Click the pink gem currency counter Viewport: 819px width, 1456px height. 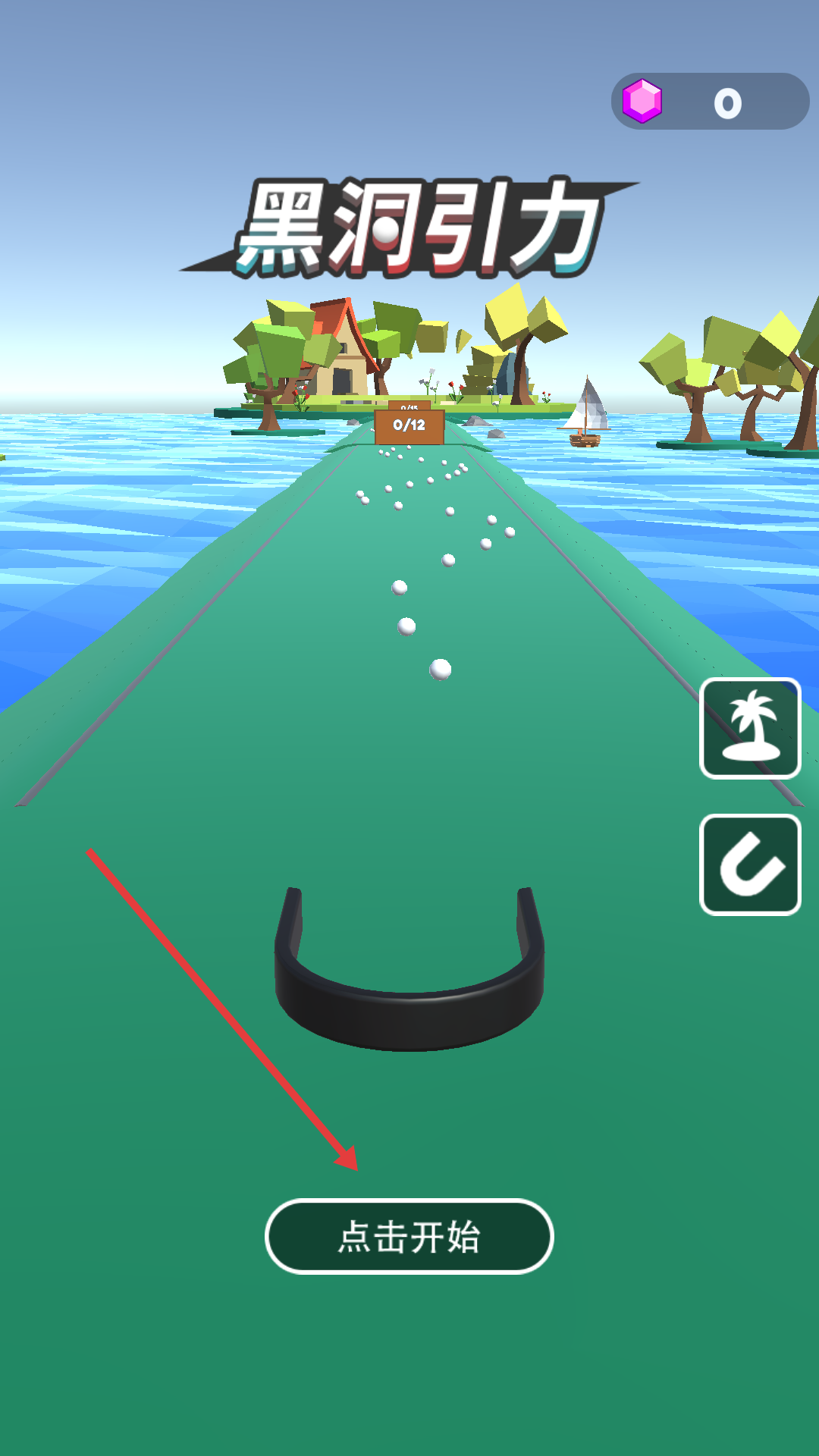[x=710, y=102]
